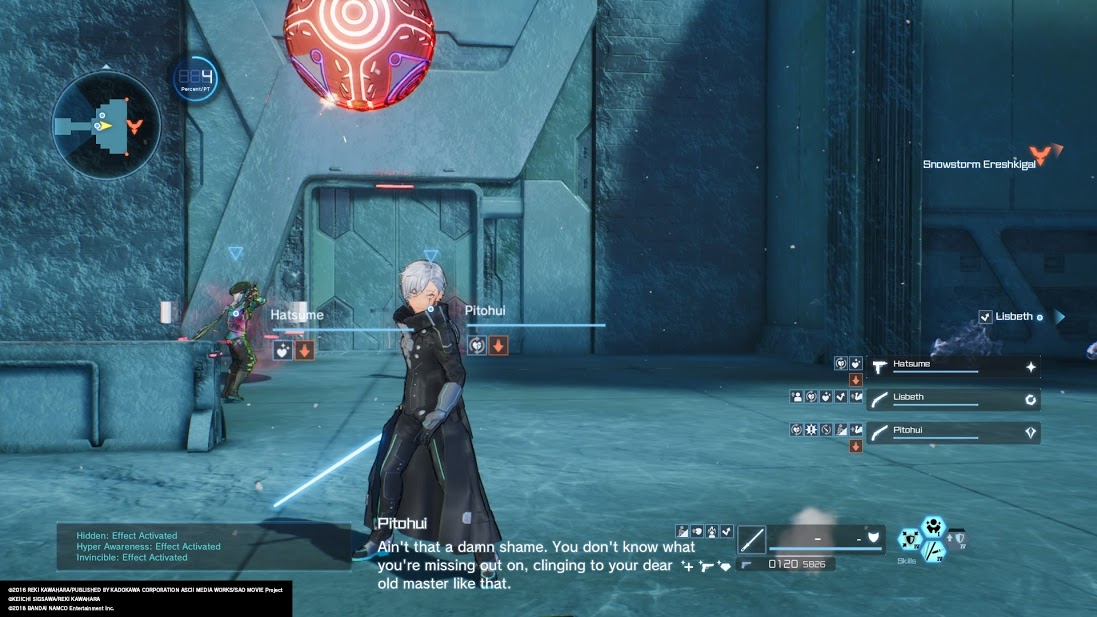This screenshot has height=617, width=1097.
Task: Select Pitohui's party member row
Action: tap(952, 433)
